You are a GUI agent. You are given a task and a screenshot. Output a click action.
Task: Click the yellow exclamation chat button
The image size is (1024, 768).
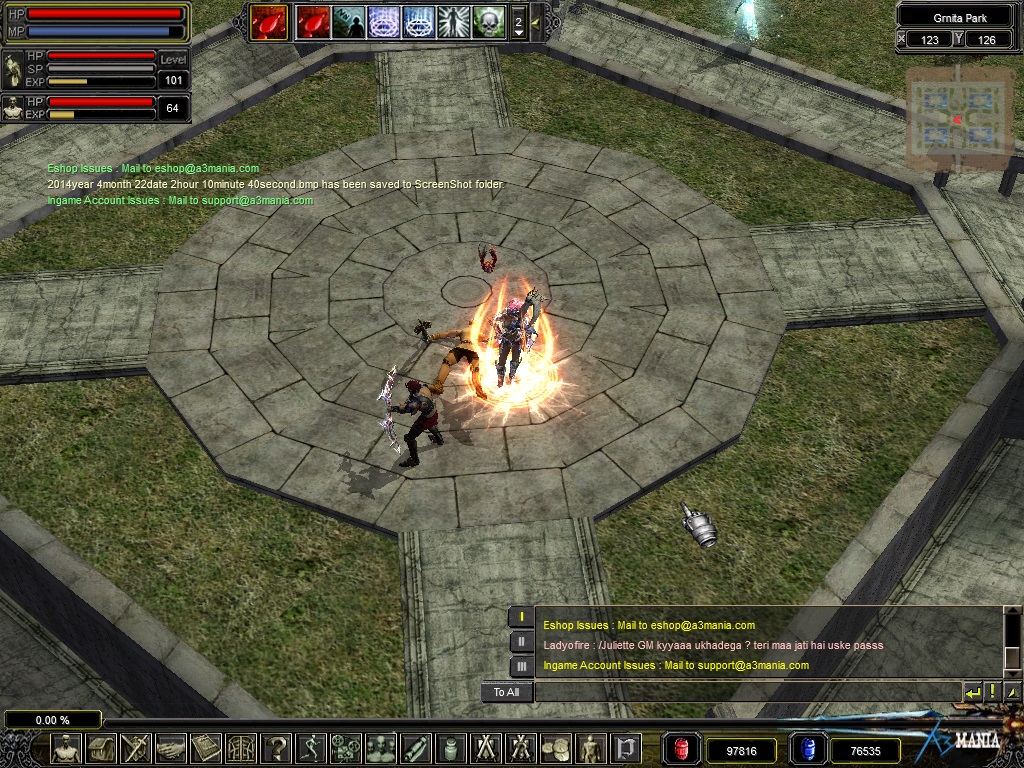pyautogui.click(x=992, y=692)
